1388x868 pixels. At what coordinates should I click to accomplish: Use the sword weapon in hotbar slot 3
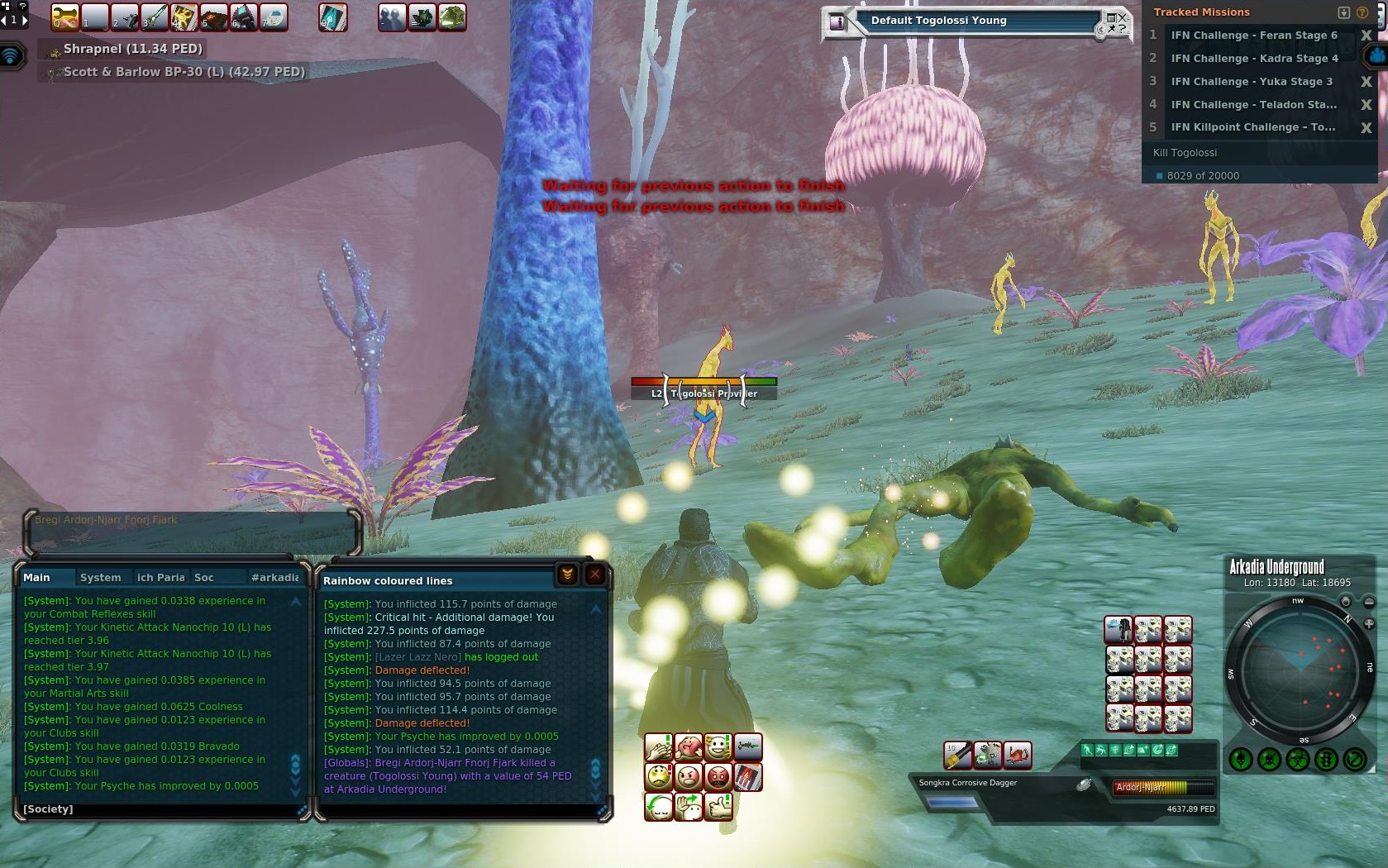point(154,17)
